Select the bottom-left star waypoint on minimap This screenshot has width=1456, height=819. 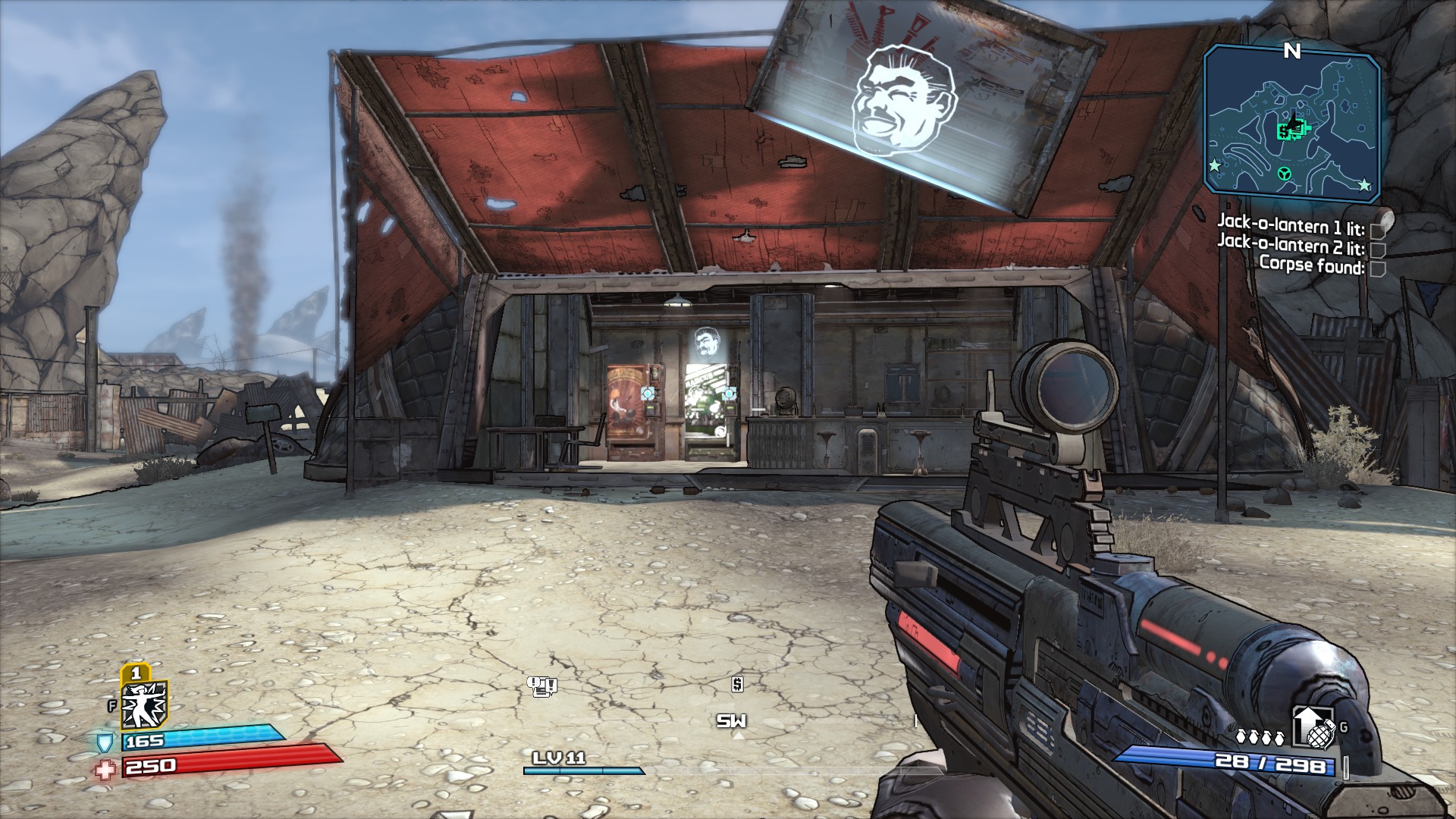pyautogui.click(x=1214, y=165)
